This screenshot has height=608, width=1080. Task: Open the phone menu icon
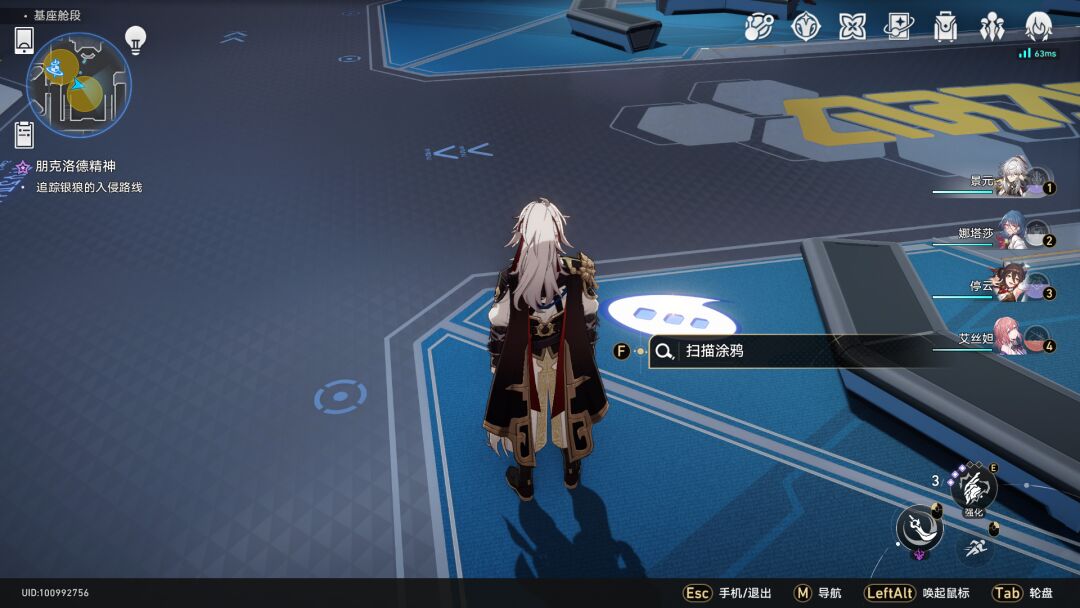tap(25, 41)
